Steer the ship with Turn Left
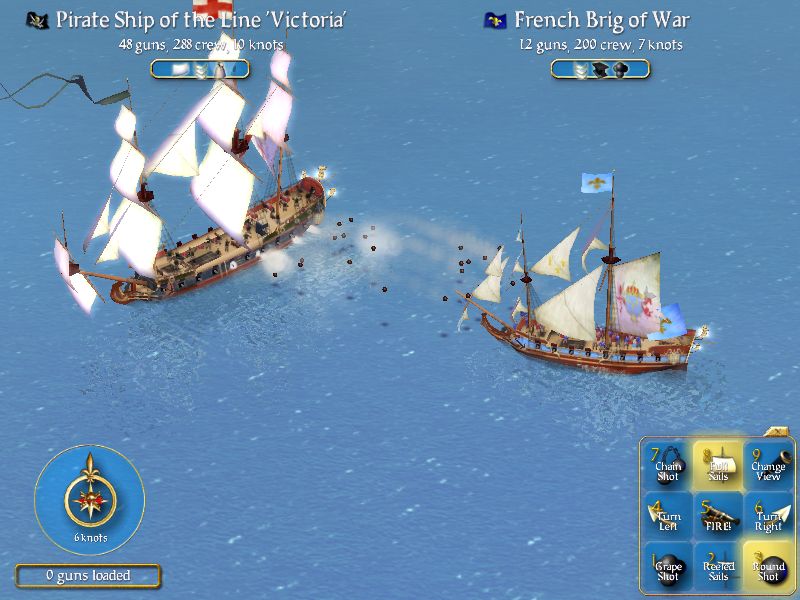This screenshot has height=600, width=800. tap(667, 516)
